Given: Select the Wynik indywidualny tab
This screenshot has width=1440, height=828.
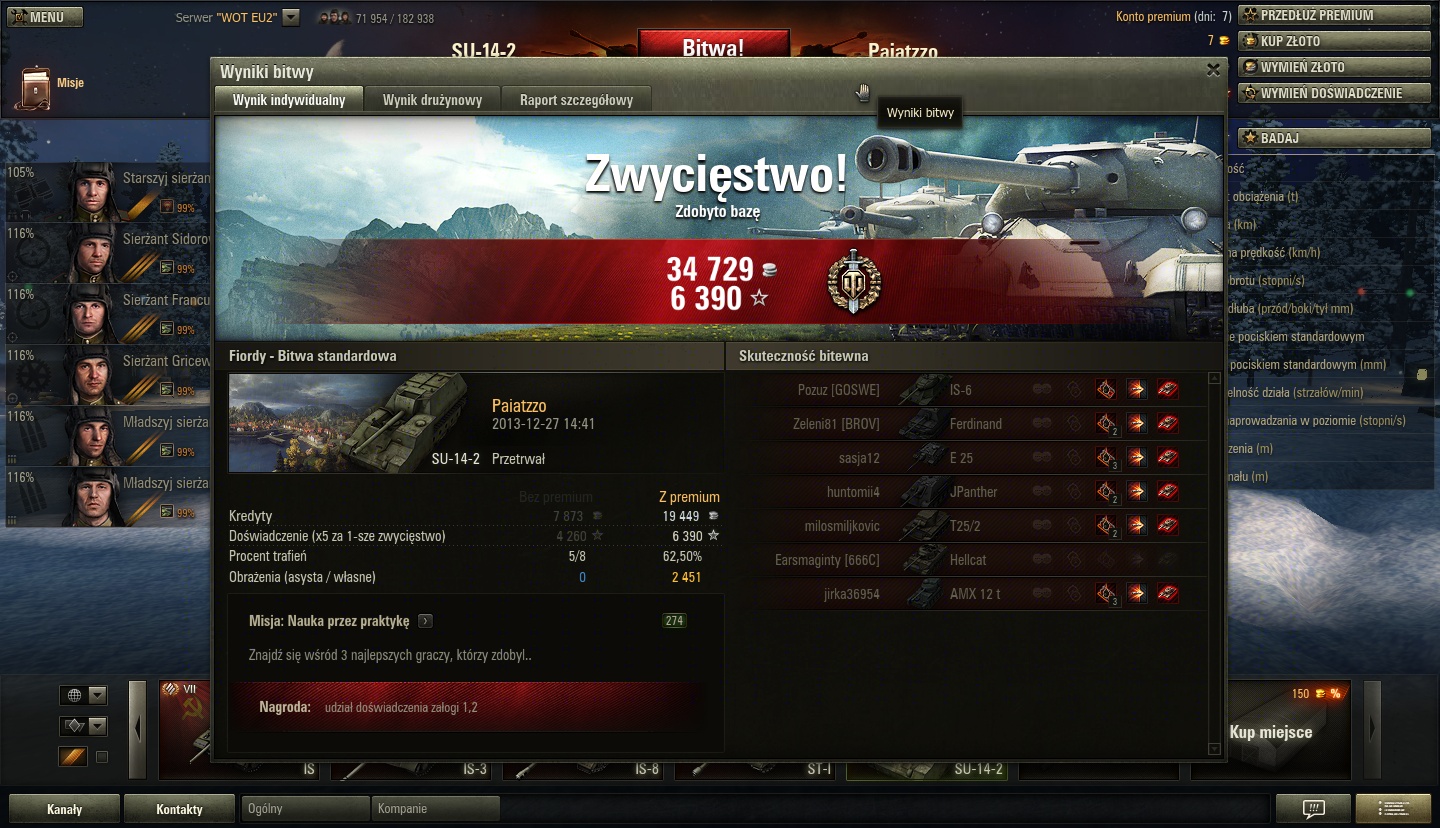Looking at the screenshot, I should click(289, 100).
